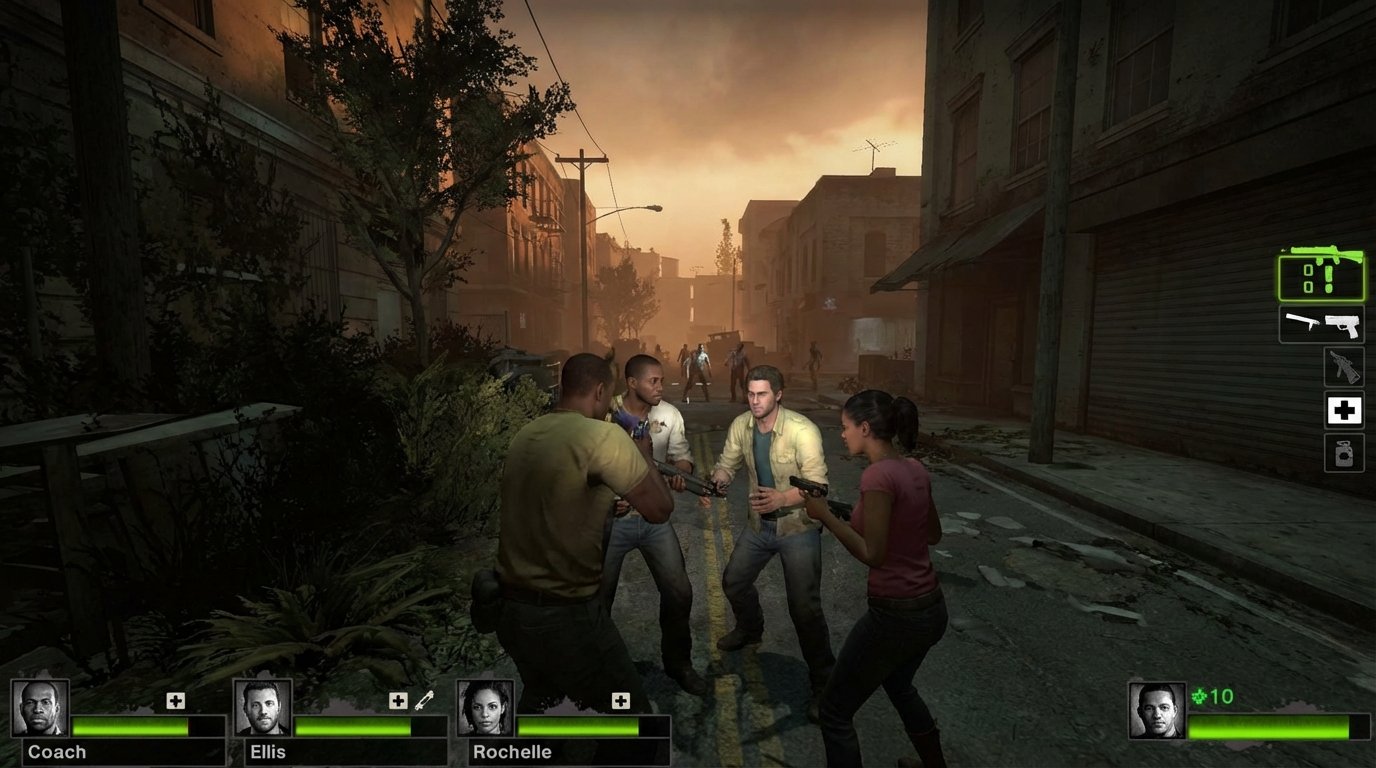Click the Coach name plate
Screen dimensions: 1376x768
coord(57,752)
